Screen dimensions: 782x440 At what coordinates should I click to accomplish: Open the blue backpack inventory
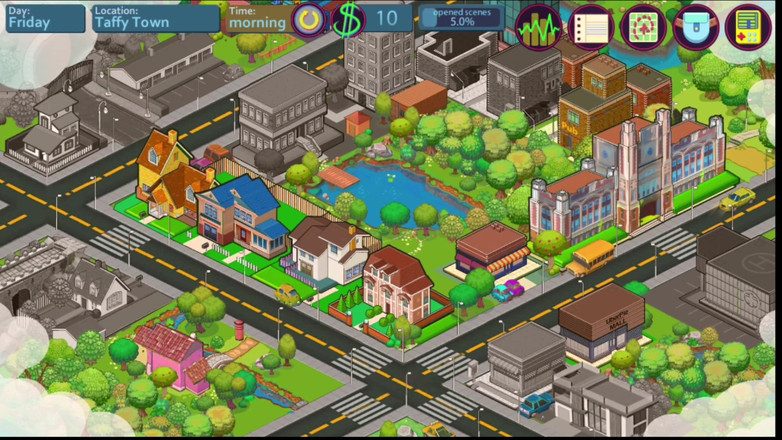[695, 27]
